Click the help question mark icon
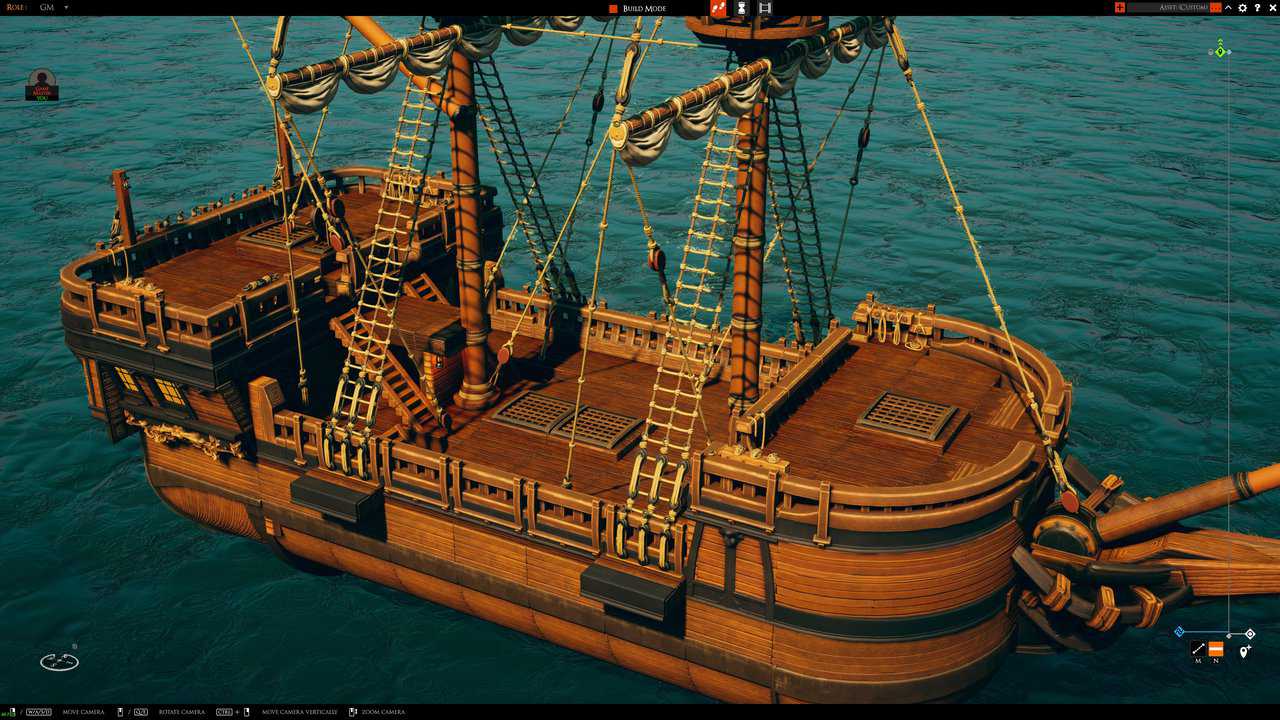 1257,7
